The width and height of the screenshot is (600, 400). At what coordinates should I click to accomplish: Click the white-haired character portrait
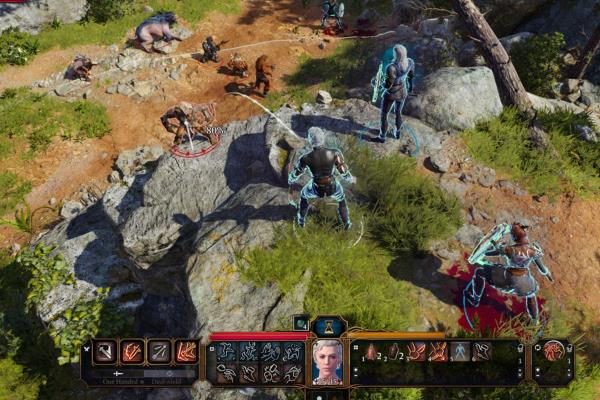328,361
